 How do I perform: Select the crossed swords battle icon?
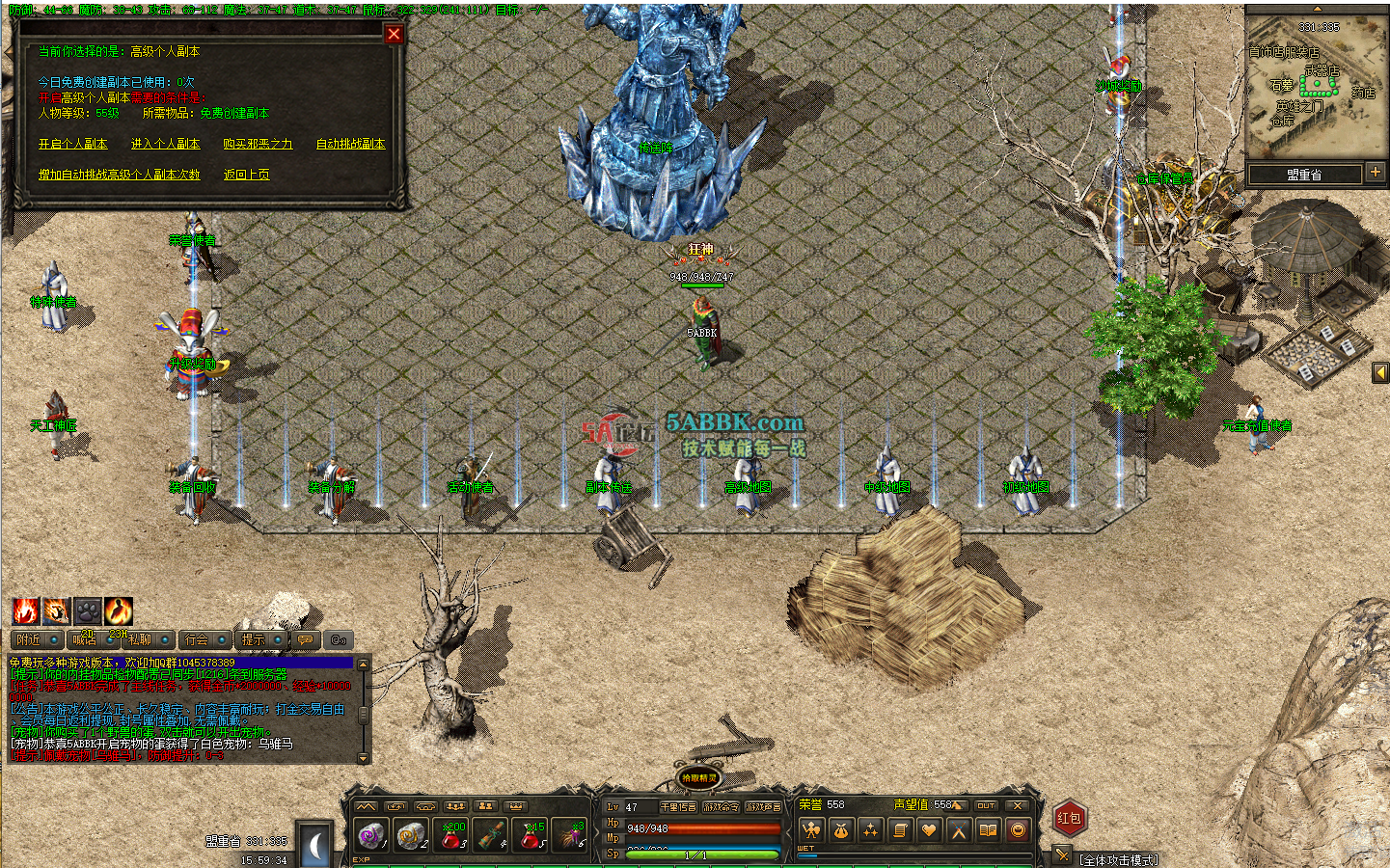tap(960, 829)
